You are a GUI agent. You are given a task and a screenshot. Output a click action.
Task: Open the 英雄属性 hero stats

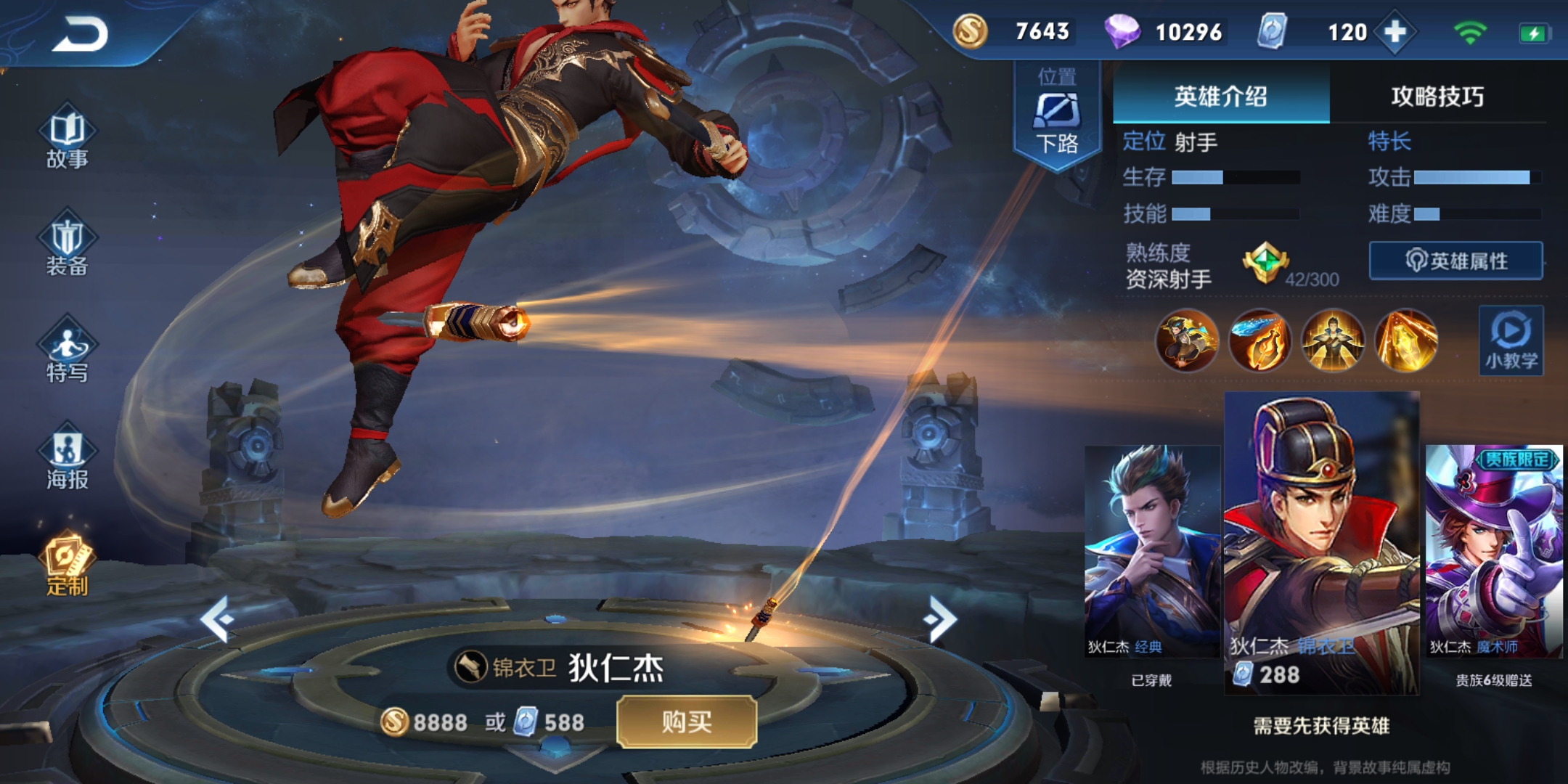point(1455,261)
